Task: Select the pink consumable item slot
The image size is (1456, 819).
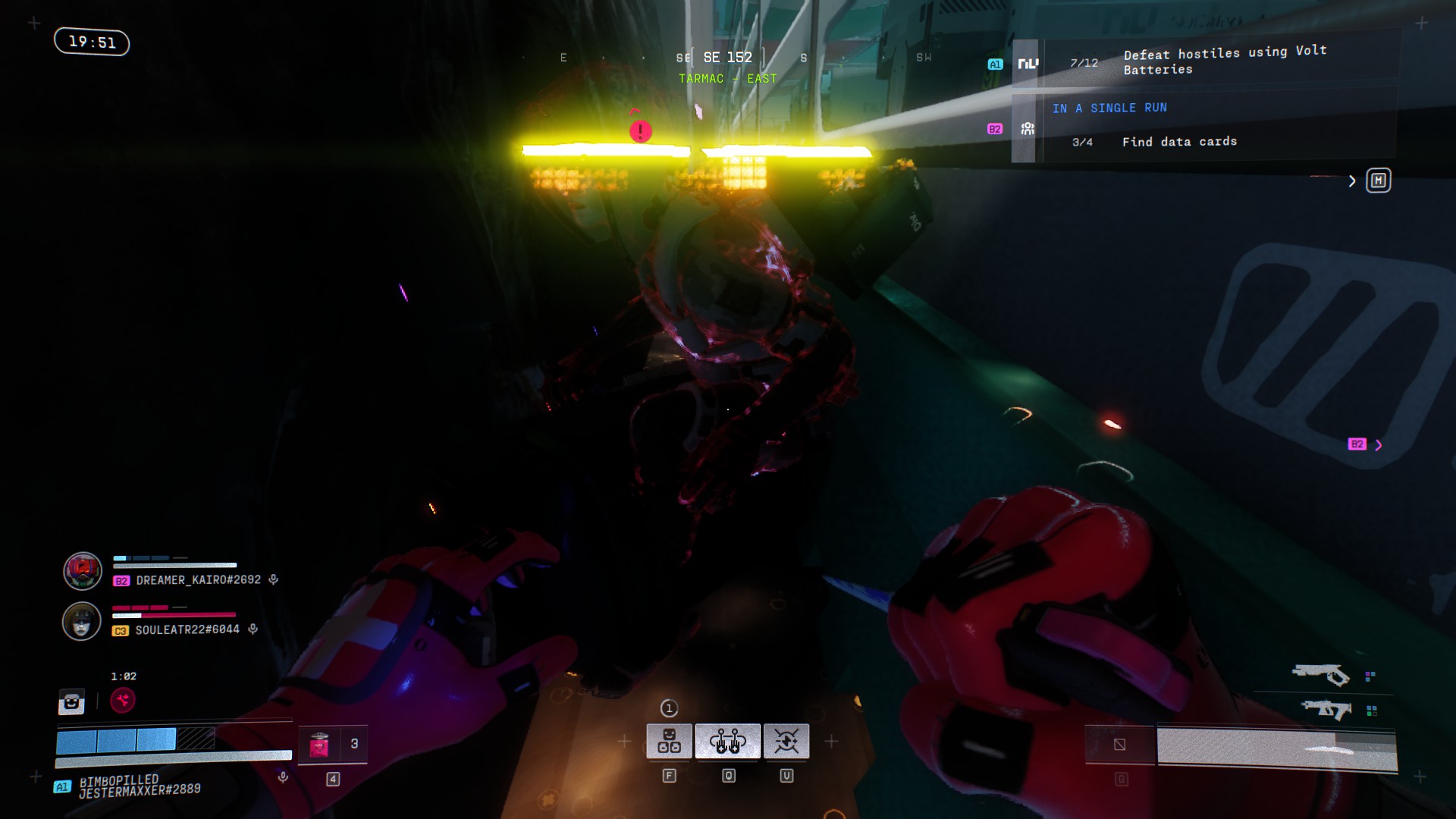Action: pyautogui.click(x=319, y=745)
